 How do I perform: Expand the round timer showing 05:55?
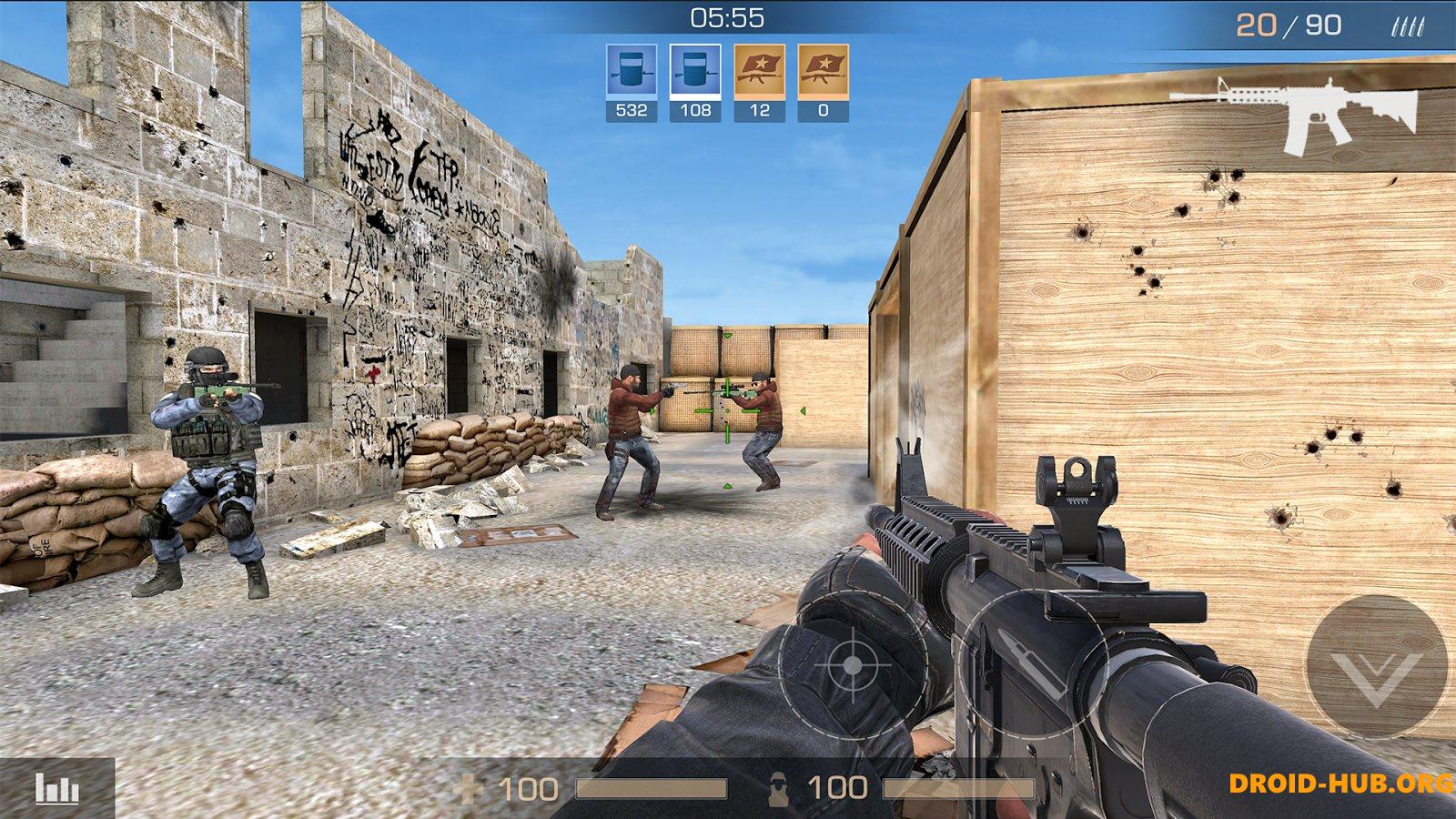coord(727,15)
